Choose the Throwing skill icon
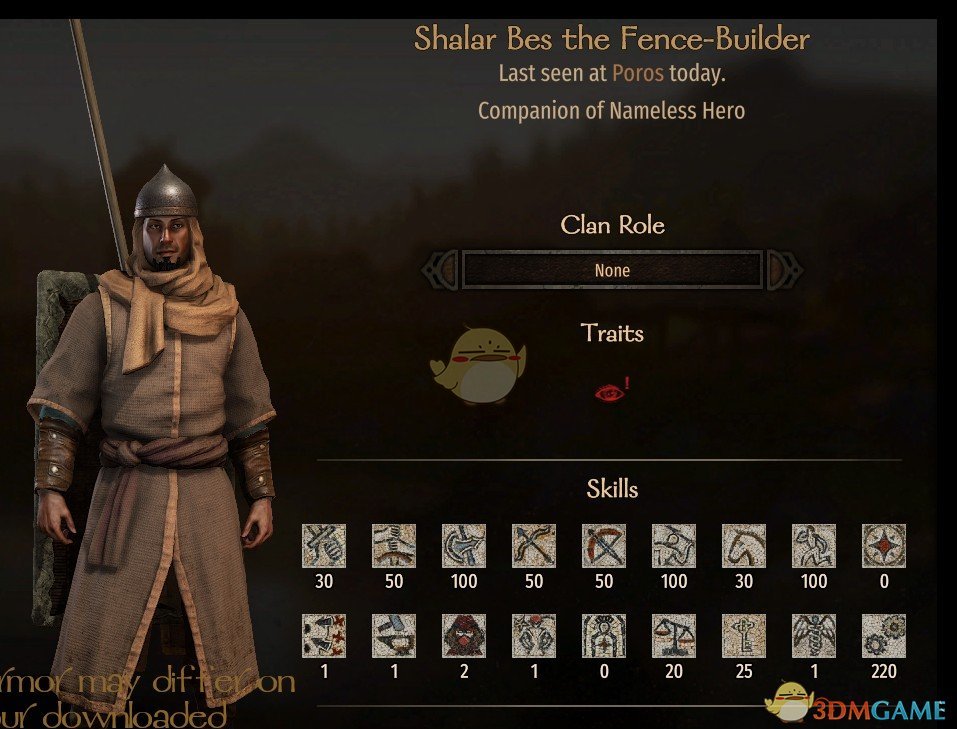The image size is (957, 729). pyautogui.click(x=674, y=546)
